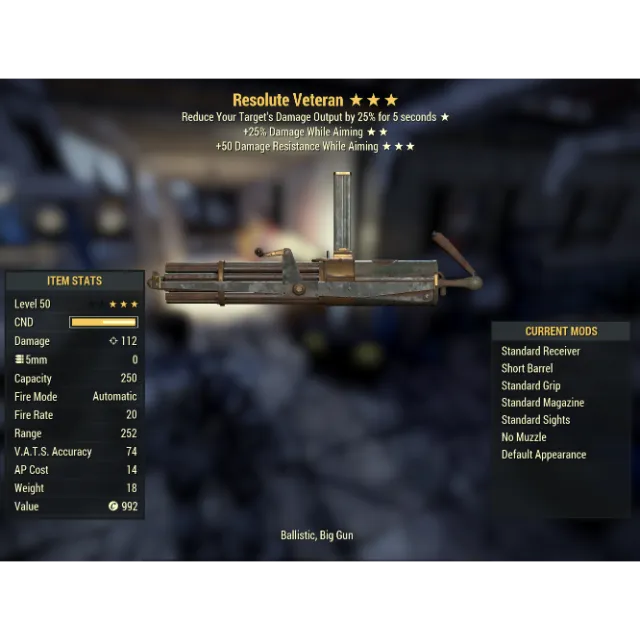Click the Standard Grip mod entry

click(530, 386)
